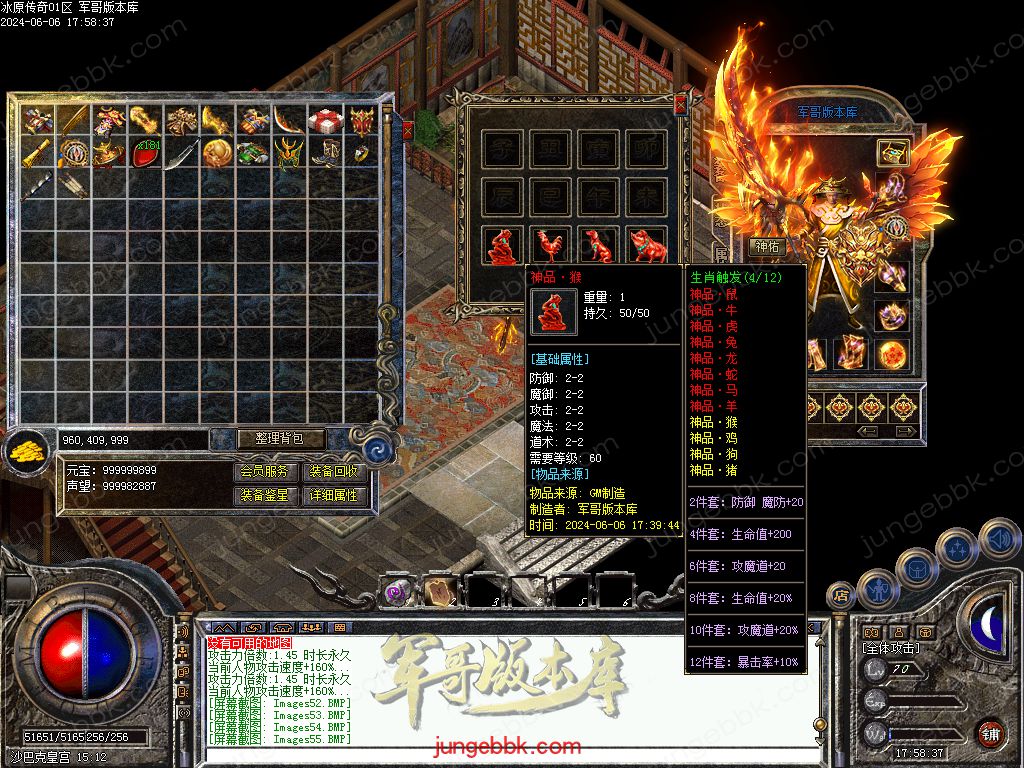This screenshot has width=1024, height=768.
Task: Click the blue swirl button beside the bag
Action: [x=377, y=449]
